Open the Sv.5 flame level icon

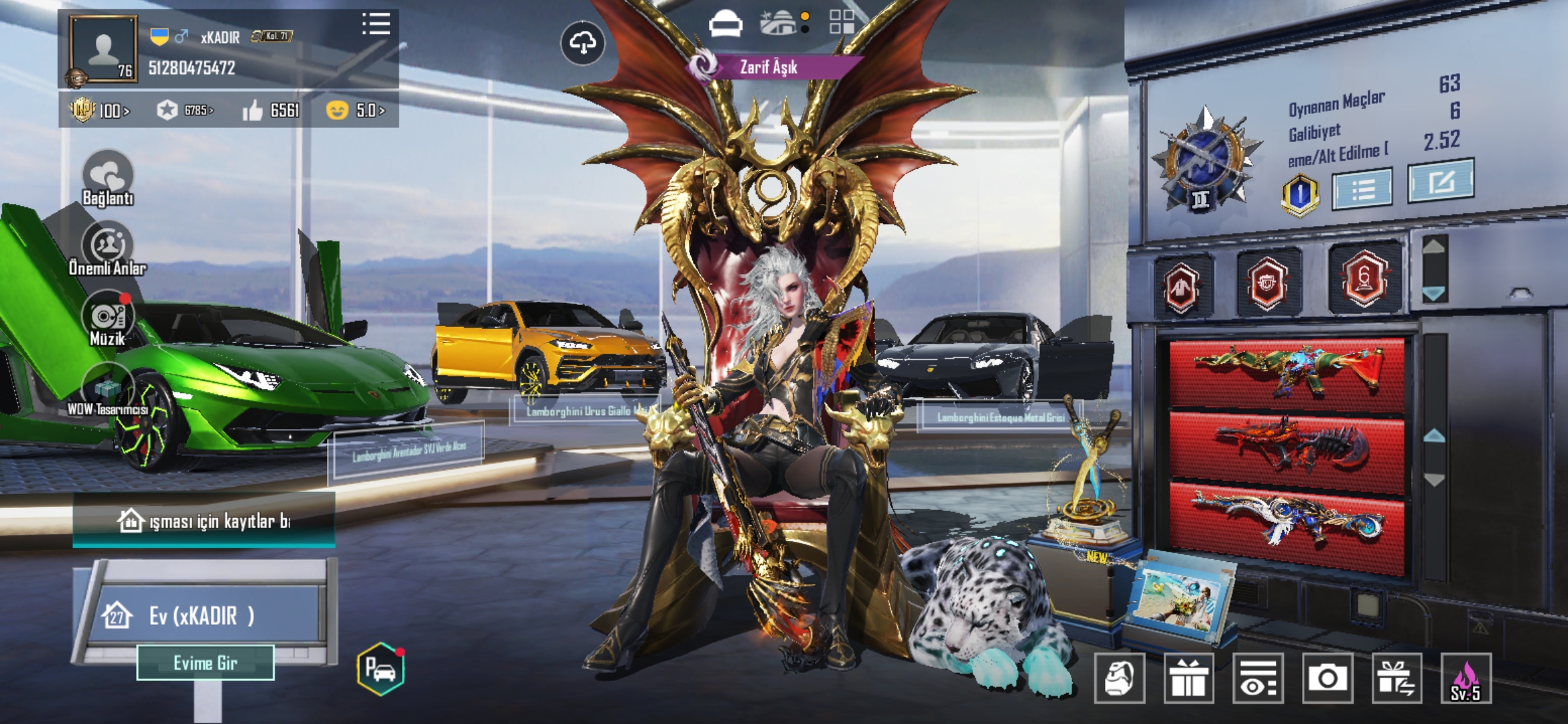(x=1465, y=678)
